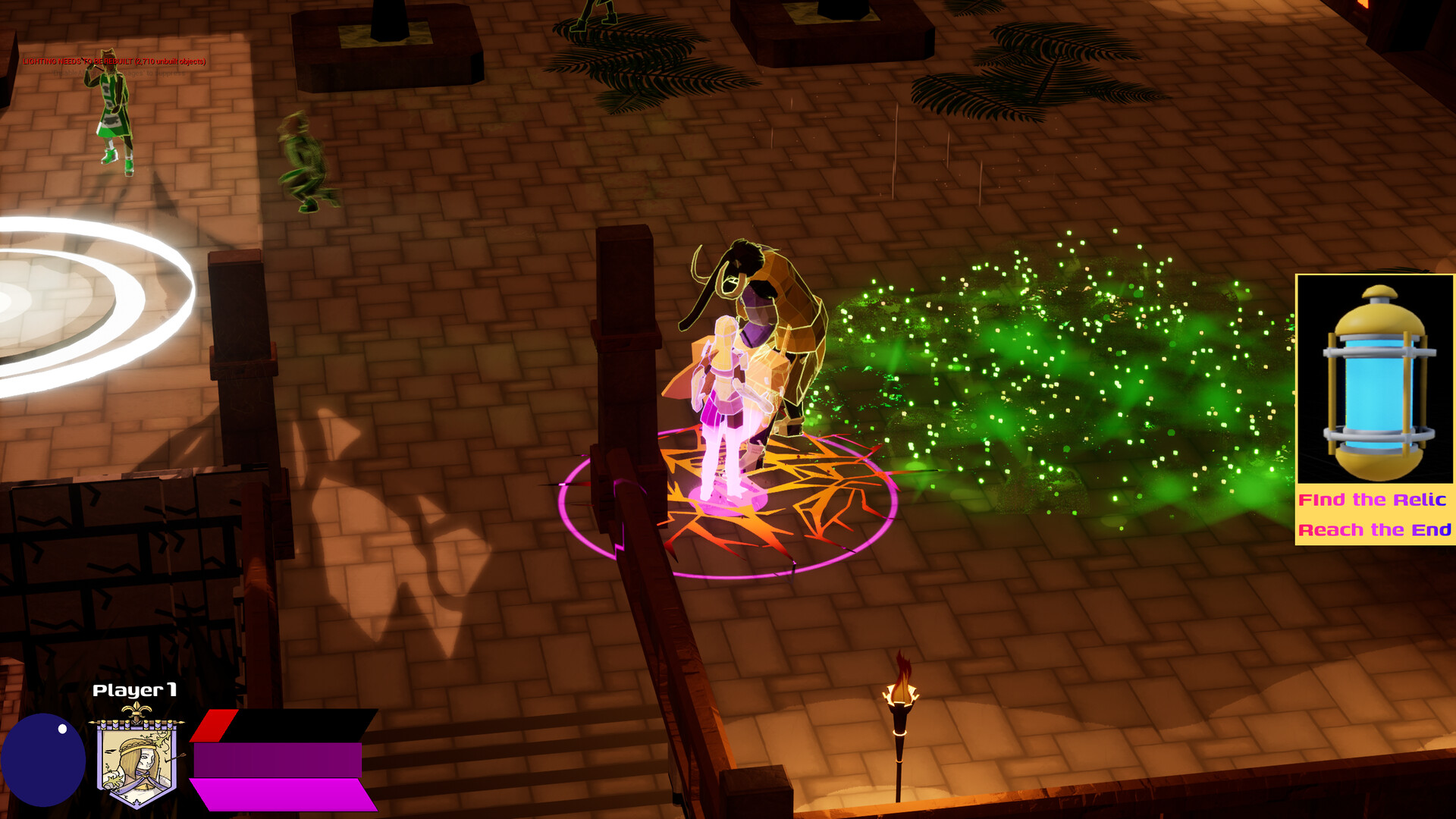Click the red health bar segment
Image resolution: width=1456 pixels, height=819 pixels.
coord(215,726)
